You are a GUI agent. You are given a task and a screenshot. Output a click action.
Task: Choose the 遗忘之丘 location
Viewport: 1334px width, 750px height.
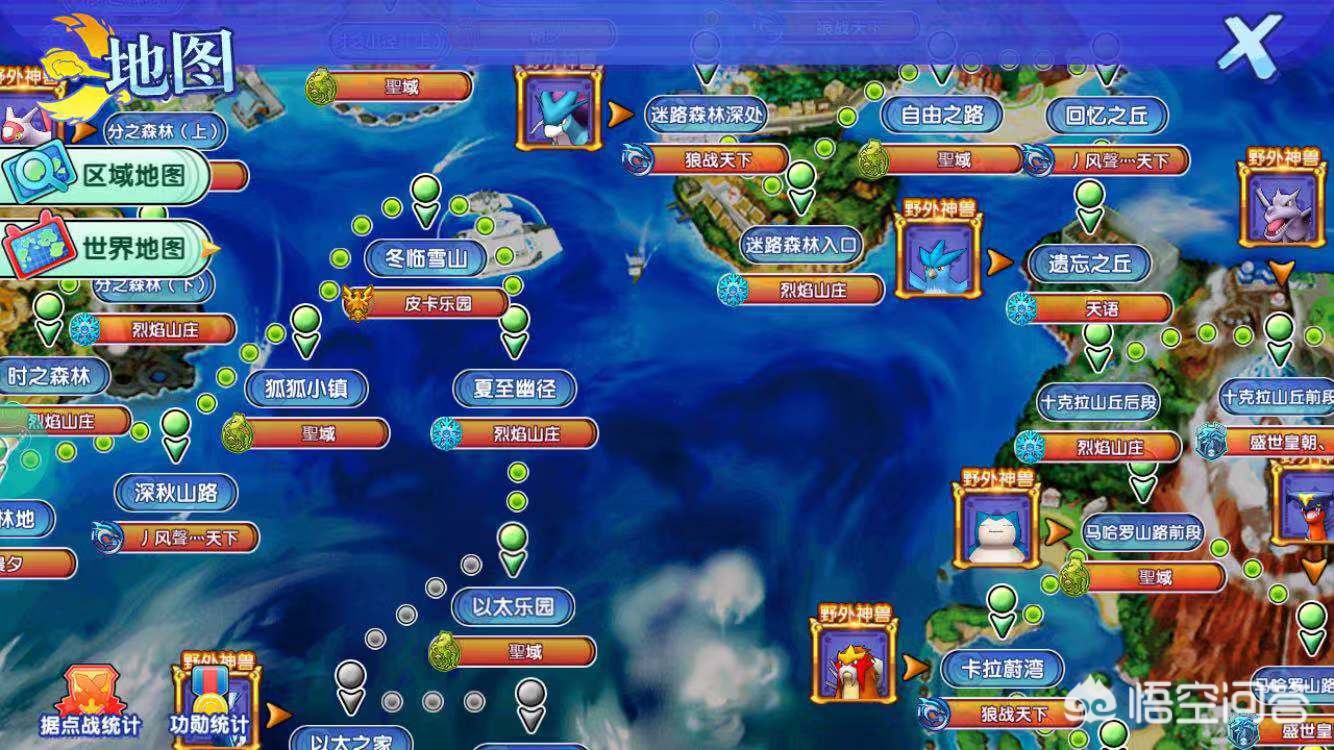1089,264
